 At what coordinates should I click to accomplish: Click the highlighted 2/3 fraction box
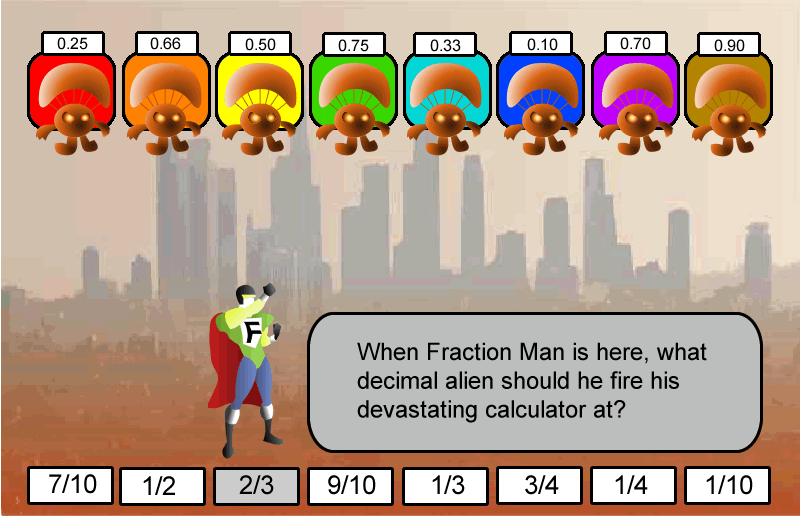coord(256,486)
